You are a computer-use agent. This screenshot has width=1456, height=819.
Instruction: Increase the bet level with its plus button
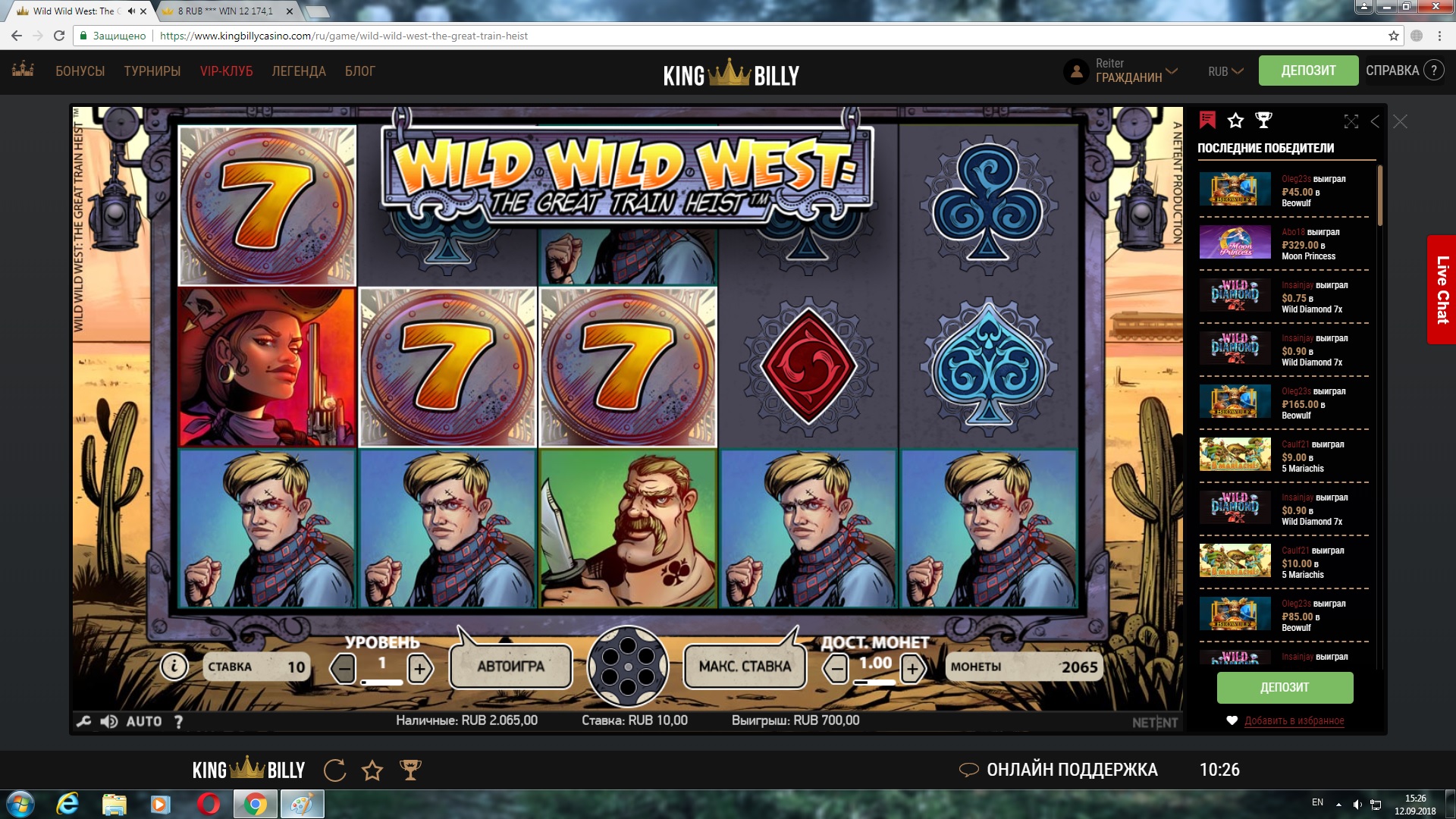pos(419,669)
